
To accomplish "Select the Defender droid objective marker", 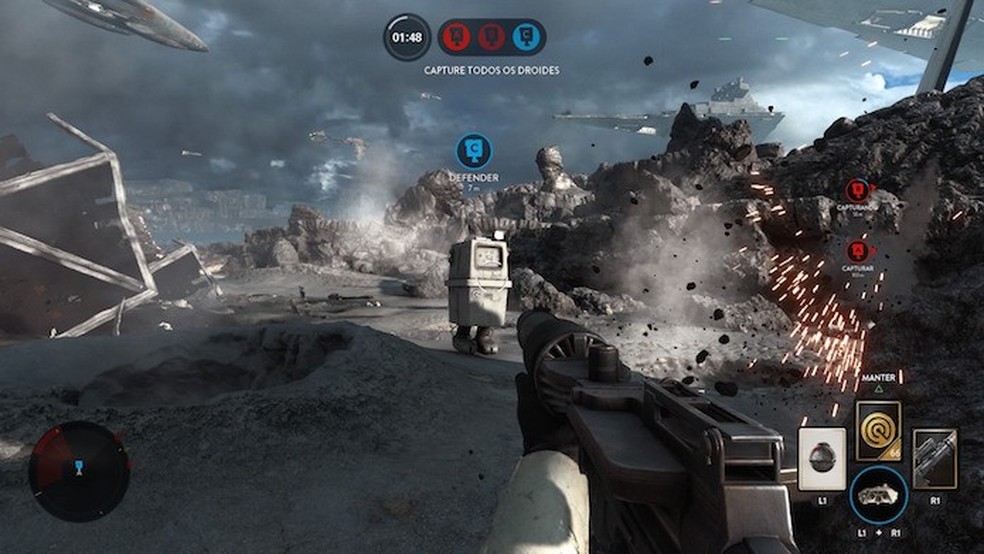I will tap(473, 151).
